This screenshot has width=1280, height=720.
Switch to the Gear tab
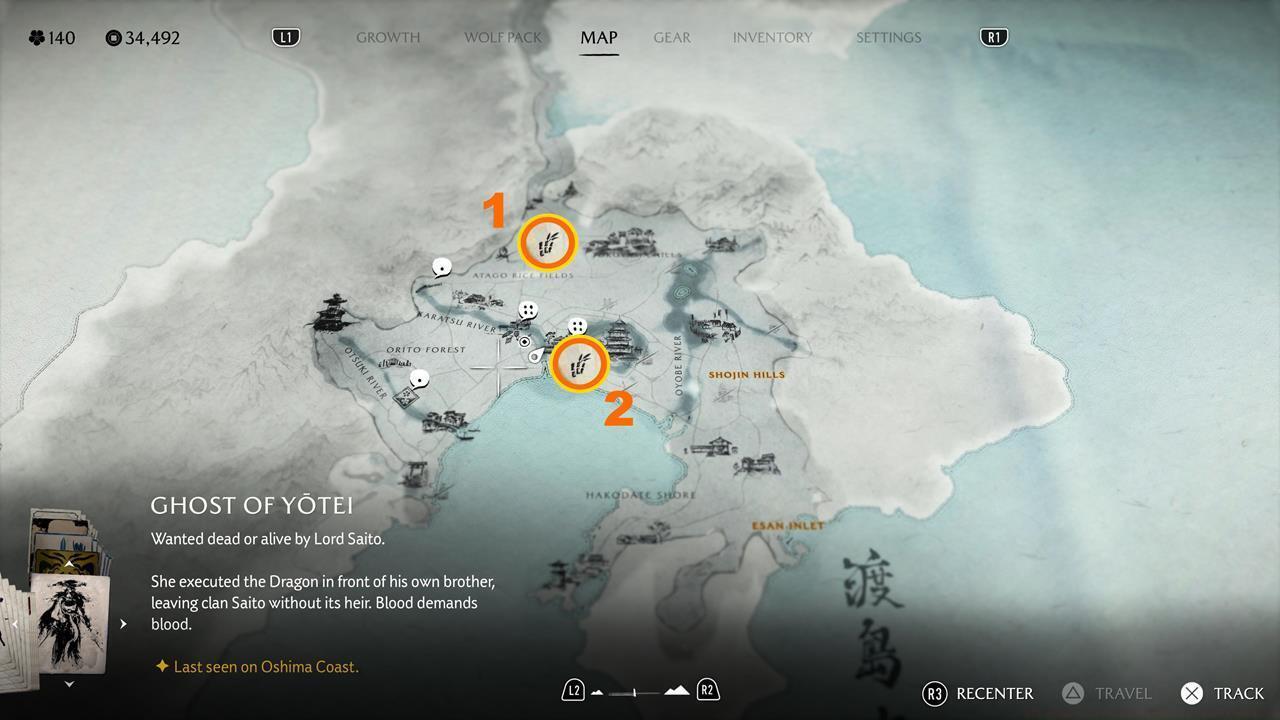[672, 38]
